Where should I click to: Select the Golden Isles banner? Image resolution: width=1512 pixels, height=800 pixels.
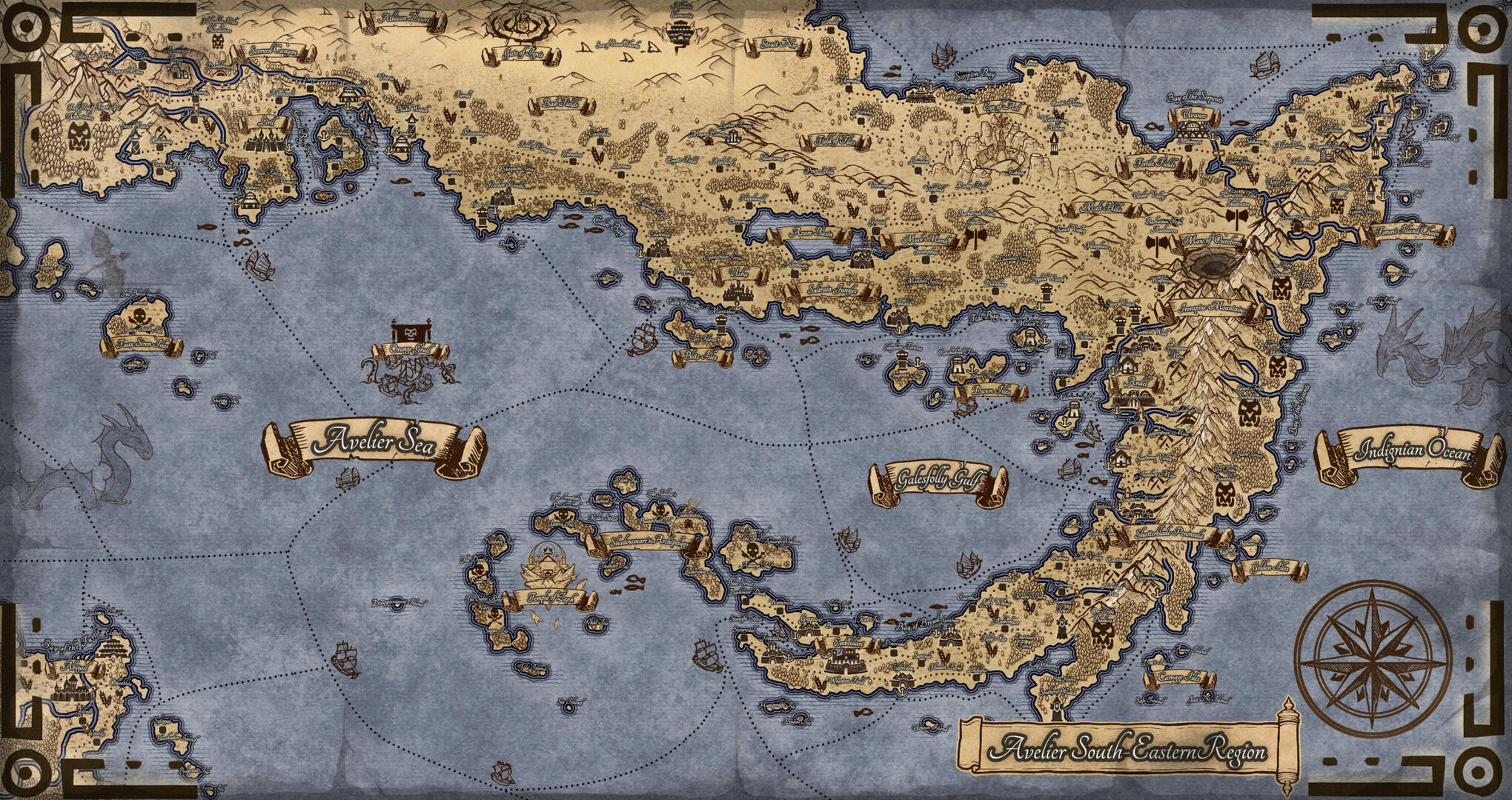click(1269, 568)
